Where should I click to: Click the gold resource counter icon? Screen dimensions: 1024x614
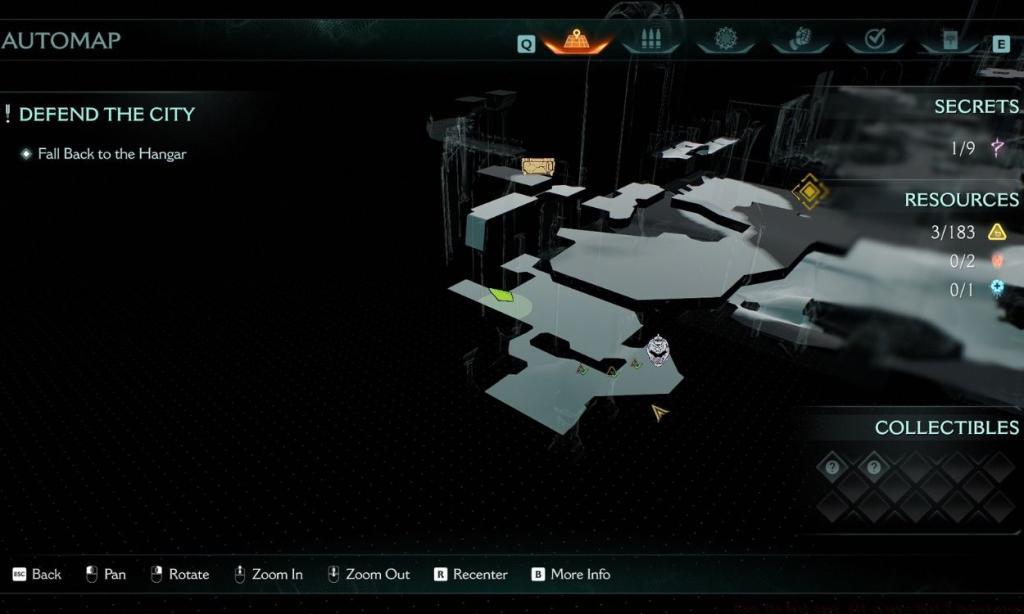[x=996, y=232]
